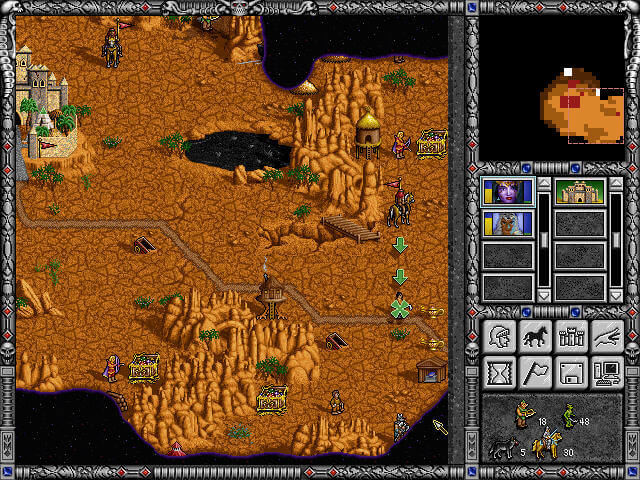This screenshot has height=480, width=640.
Task: Open File Options floppy disk button
Action: 570,372
